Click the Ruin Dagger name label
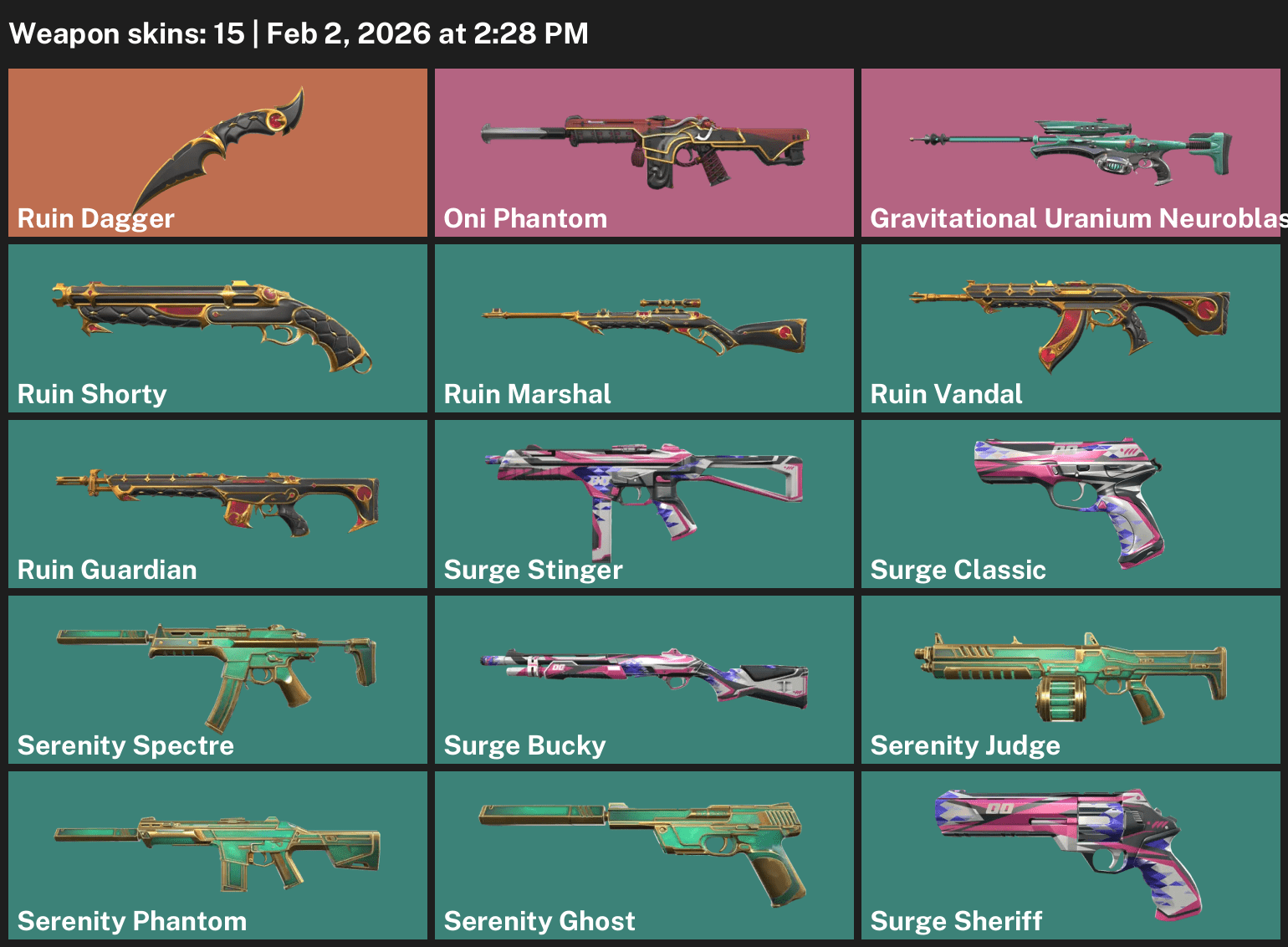The width and height of the screenshot is (1288, 947). point(95,218)
